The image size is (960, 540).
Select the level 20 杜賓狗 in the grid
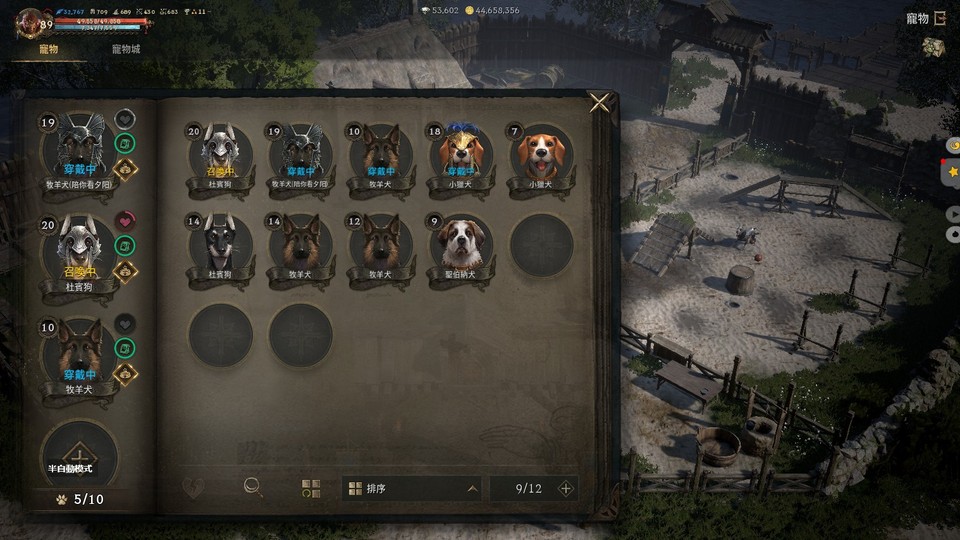[221, 155]
